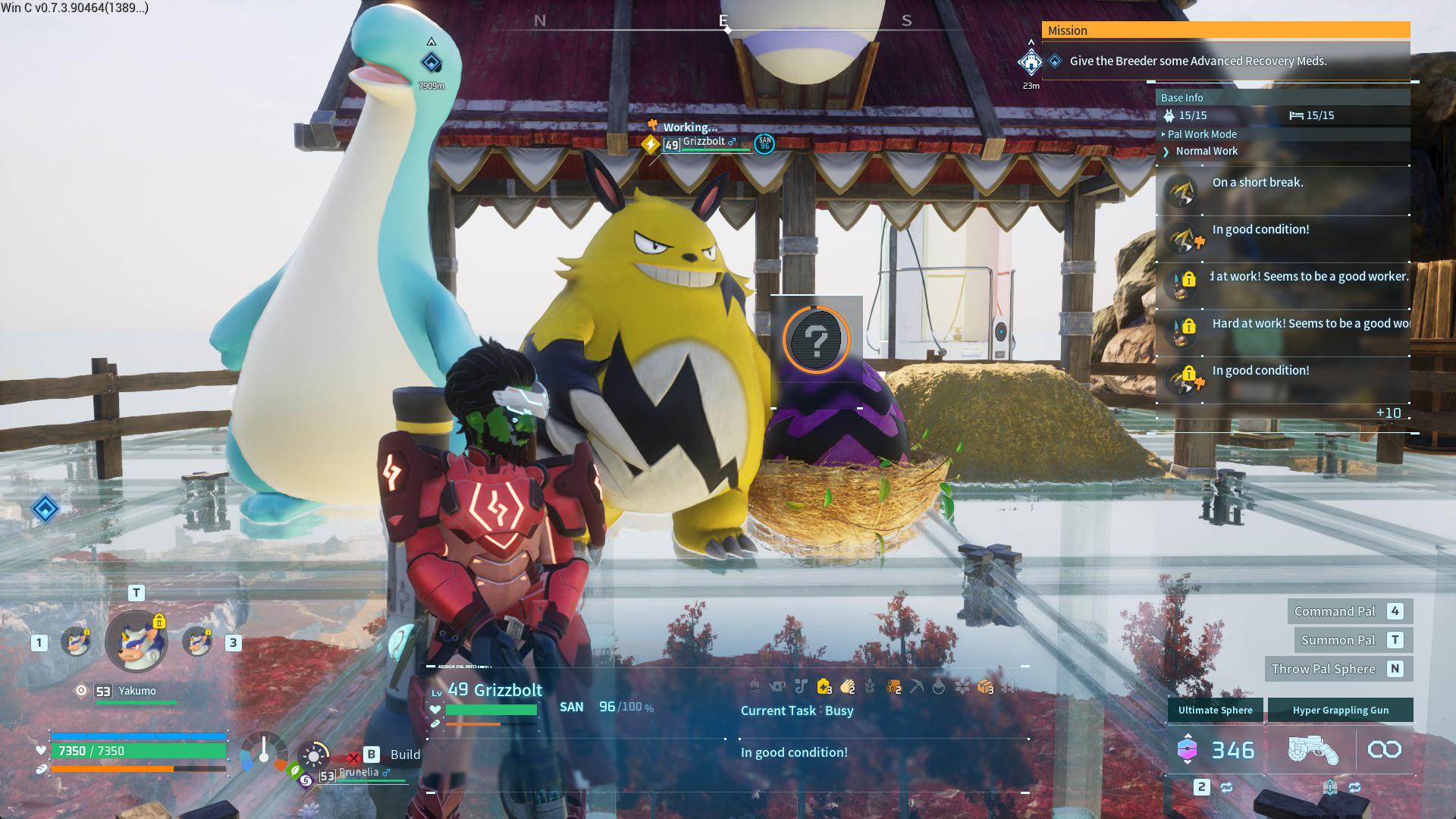Screen dimensions: 1456x819
Task: Open the Grizzbolt pal info panel
Action: point(494,690)
